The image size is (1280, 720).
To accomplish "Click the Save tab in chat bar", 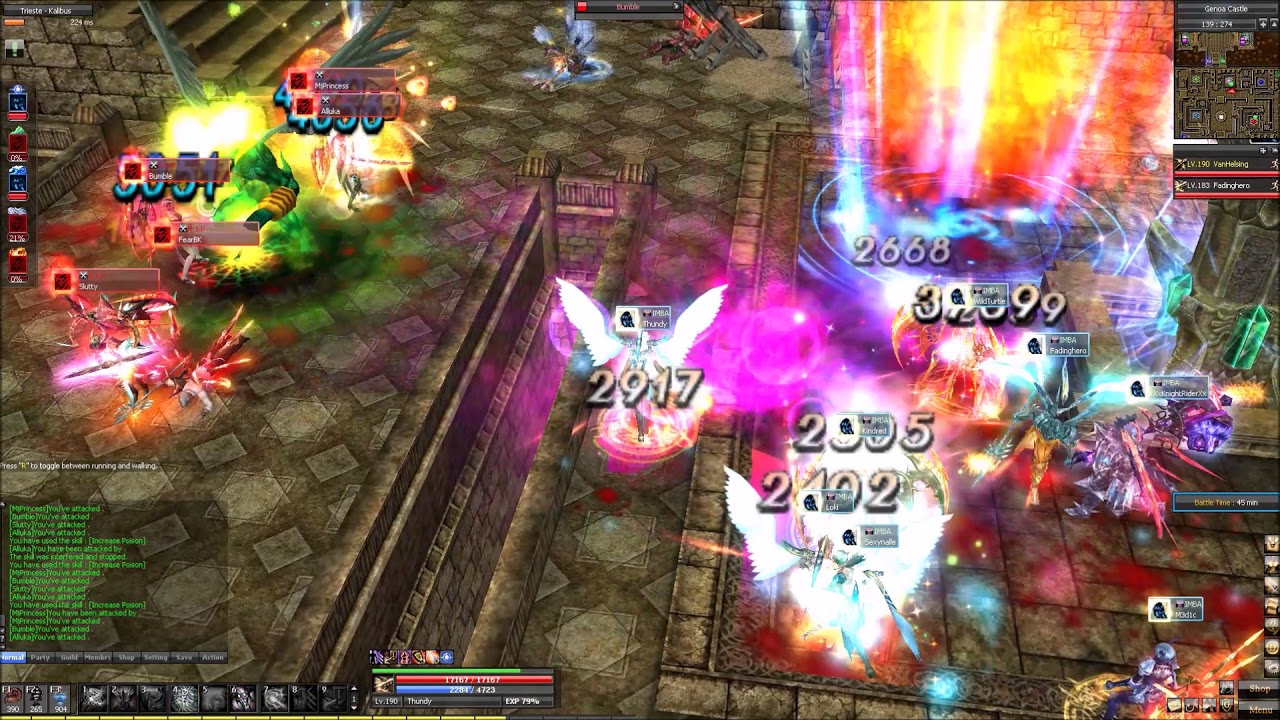I will (184, 657).
